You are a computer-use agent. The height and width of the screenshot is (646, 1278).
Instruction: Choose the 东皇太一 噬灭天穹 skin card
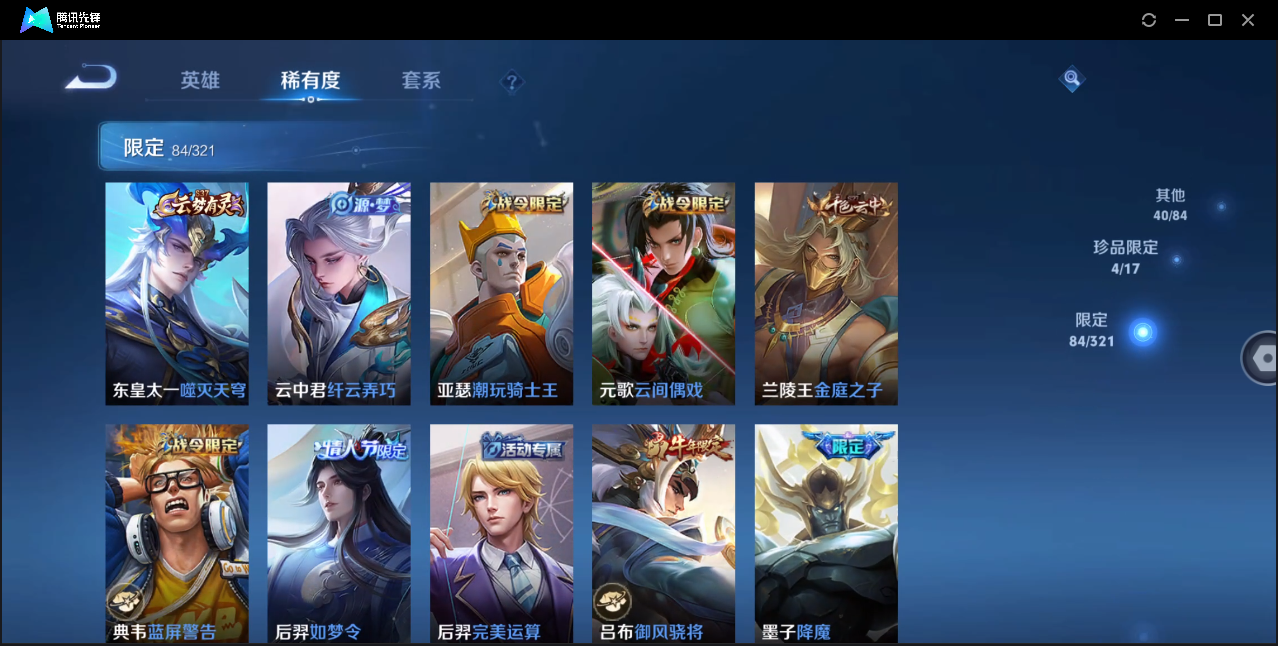(x=177, y=293)
